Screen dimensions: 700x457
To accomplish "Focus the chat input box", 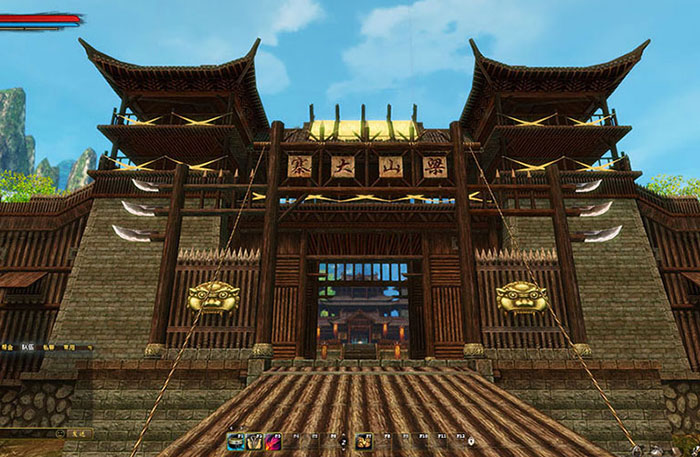I will [27, 433].
